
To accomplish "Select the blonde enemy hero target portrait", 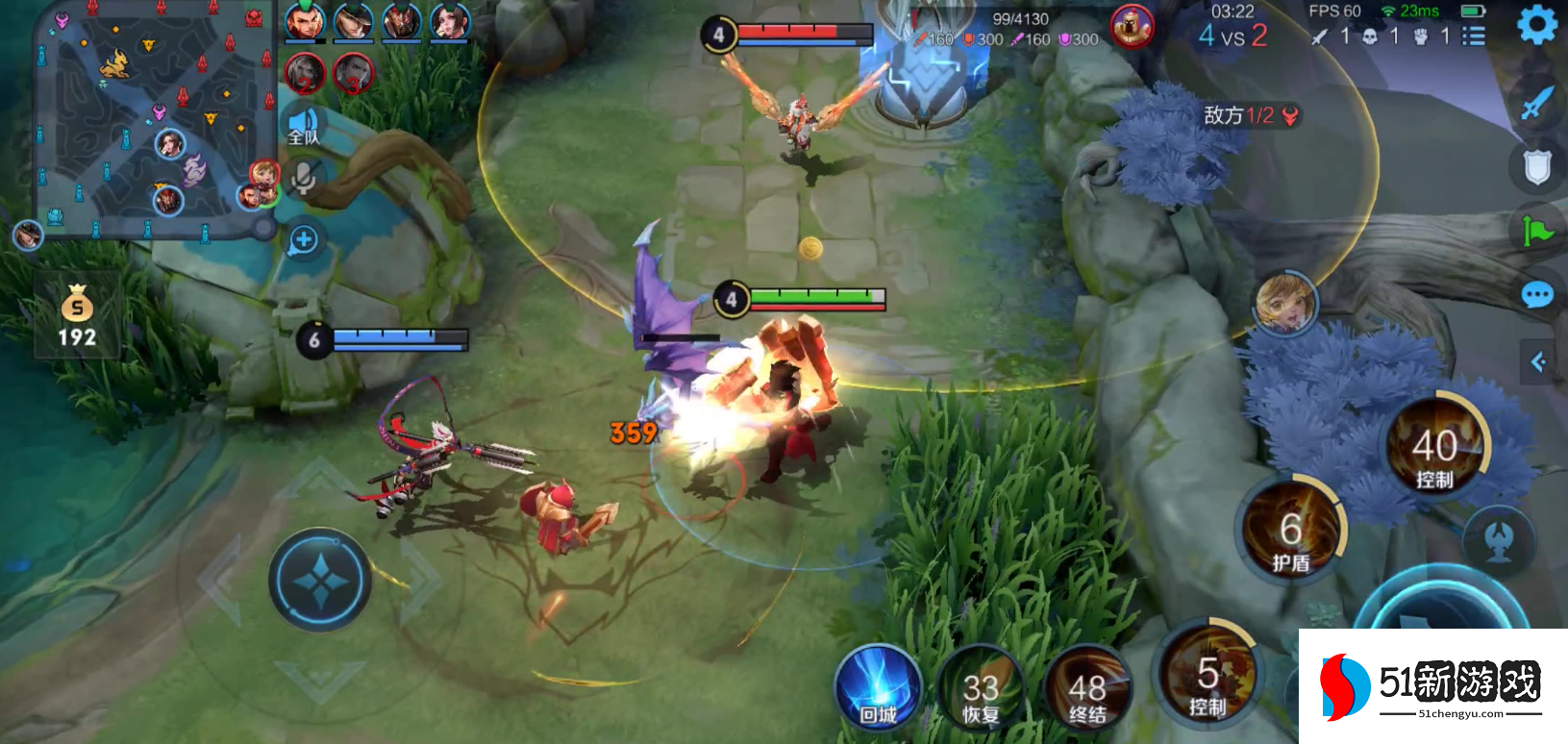I will (1285, 304).
